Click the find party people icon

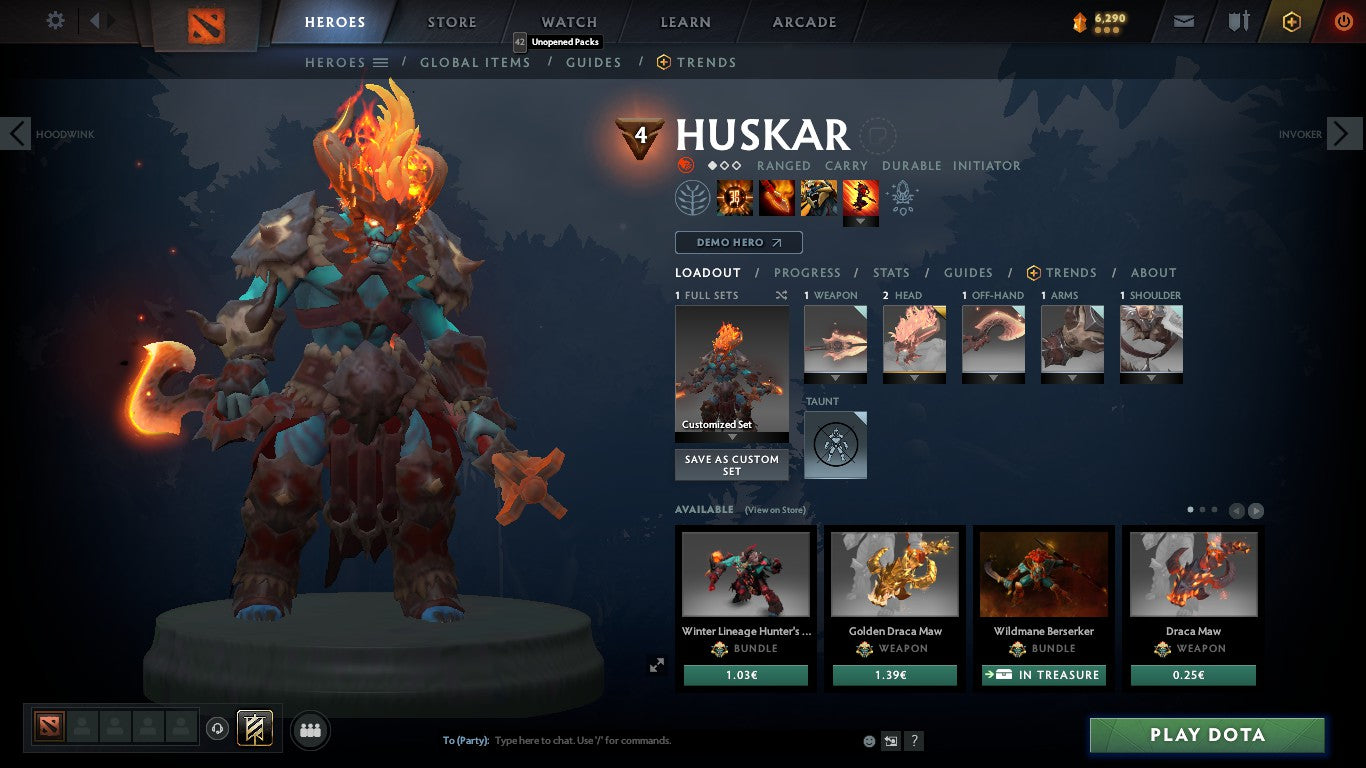tap(310, 730)
